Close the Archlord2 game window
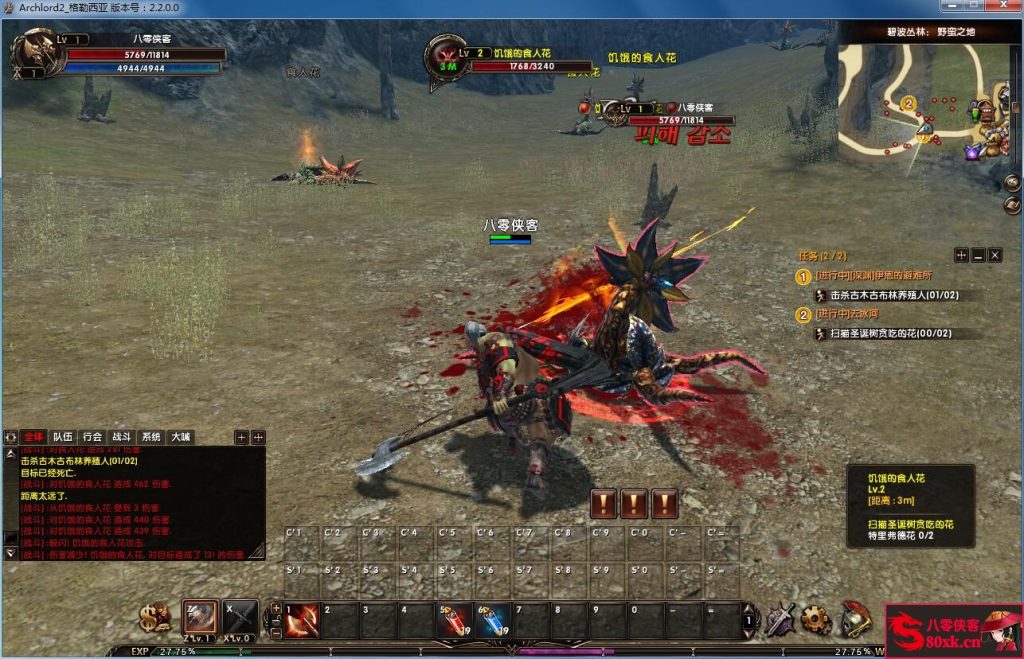The image size is (1024, 659). pos(1003,7)
